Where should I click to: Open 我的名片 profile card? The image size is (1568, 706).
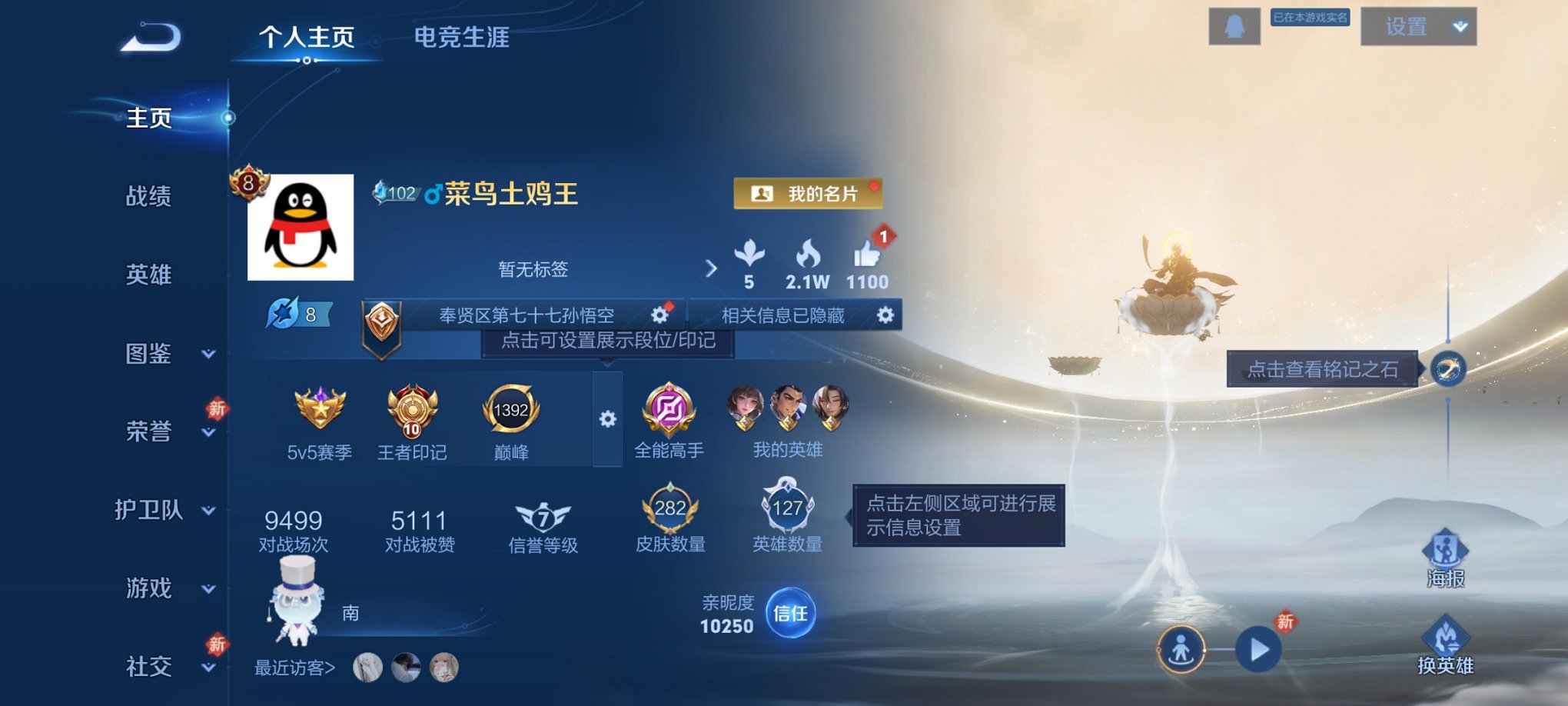click(x=807, y=193)
